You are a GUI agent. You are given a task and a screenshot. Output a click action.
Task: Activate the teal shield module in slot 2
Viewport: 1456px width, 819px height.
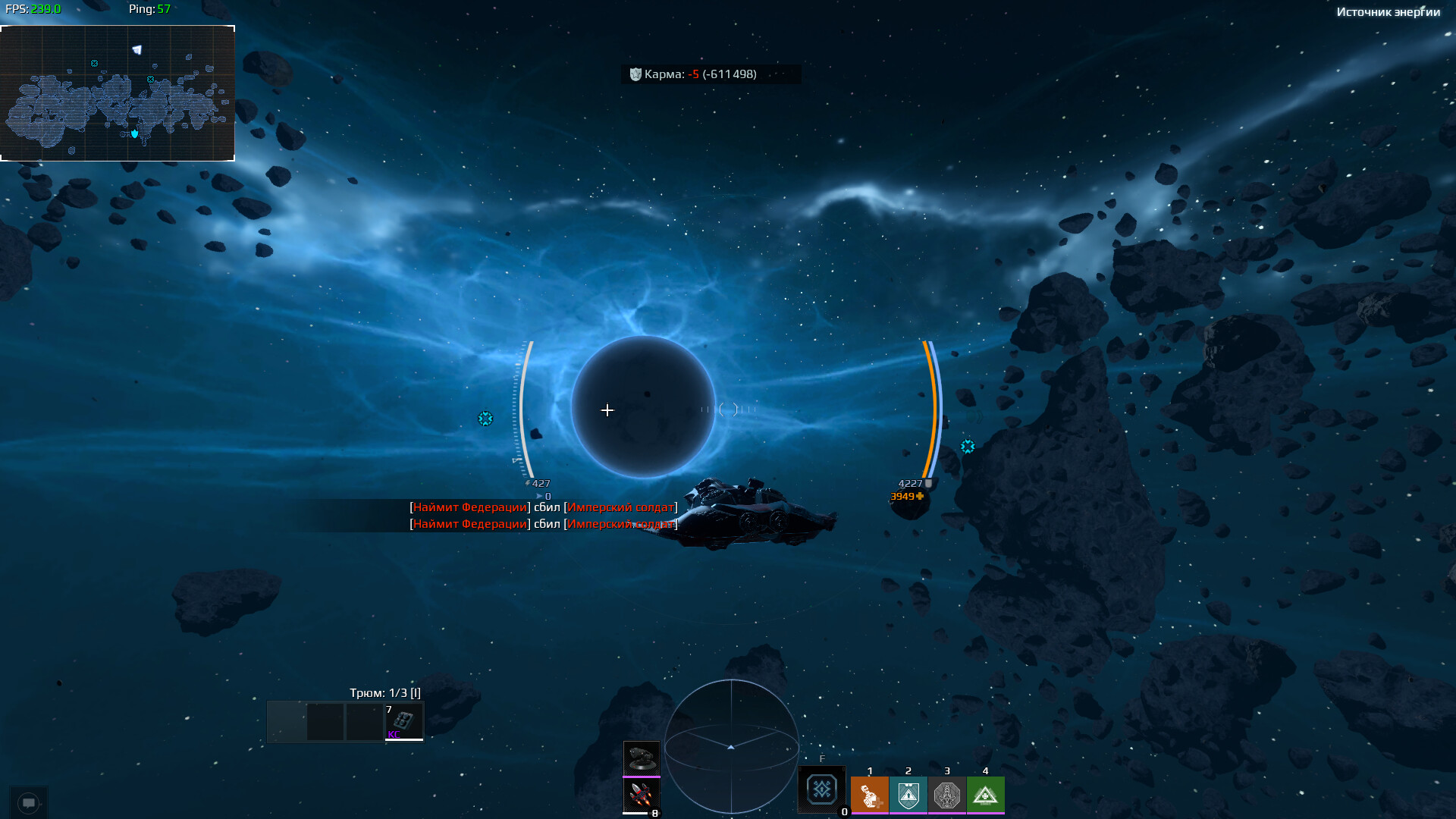pyautogui.click(x=908, y=795)
